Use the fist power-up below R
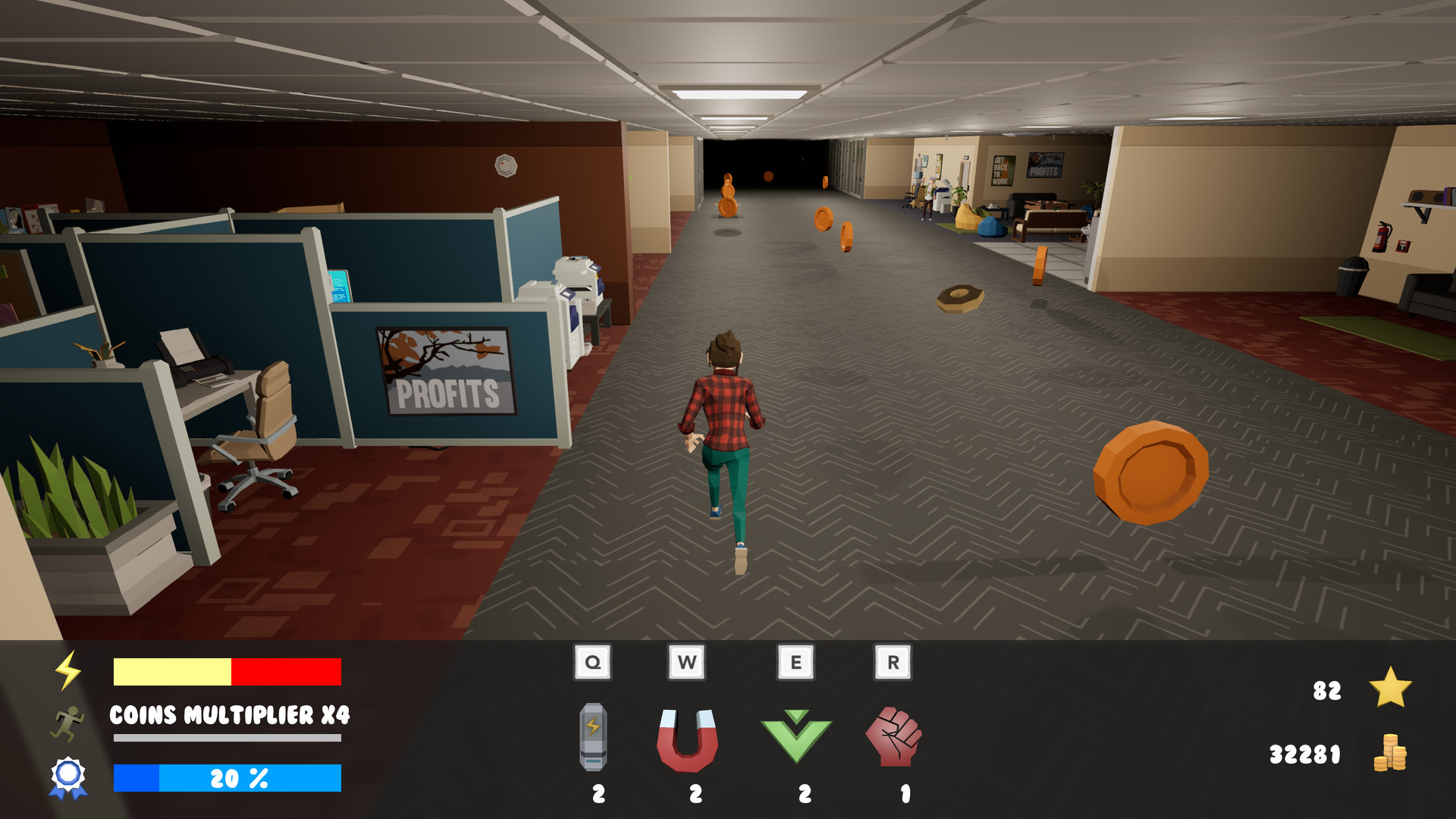Screen dimensions: 1456x819 [898, 736]
